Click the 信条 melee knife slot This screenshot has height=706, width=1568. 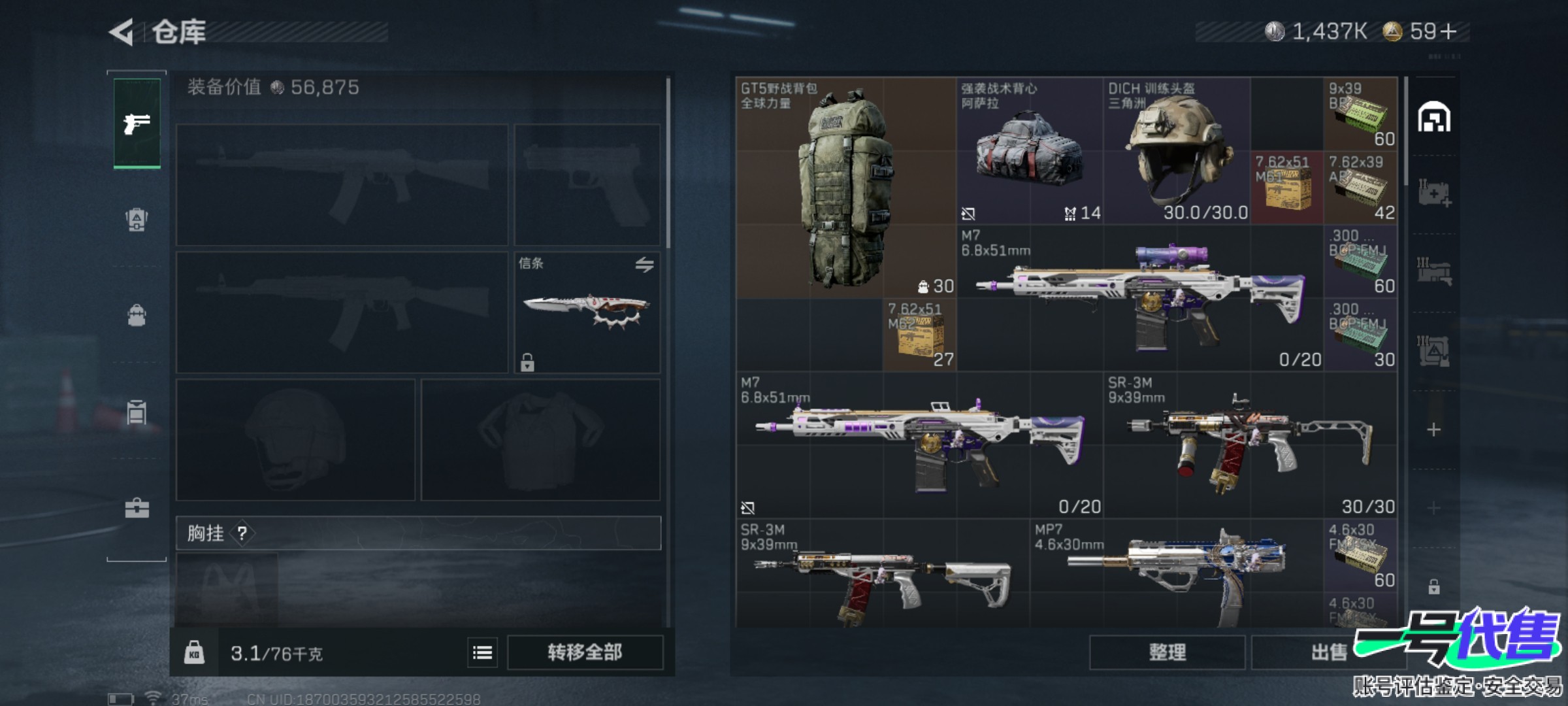(x=587, y=312)
